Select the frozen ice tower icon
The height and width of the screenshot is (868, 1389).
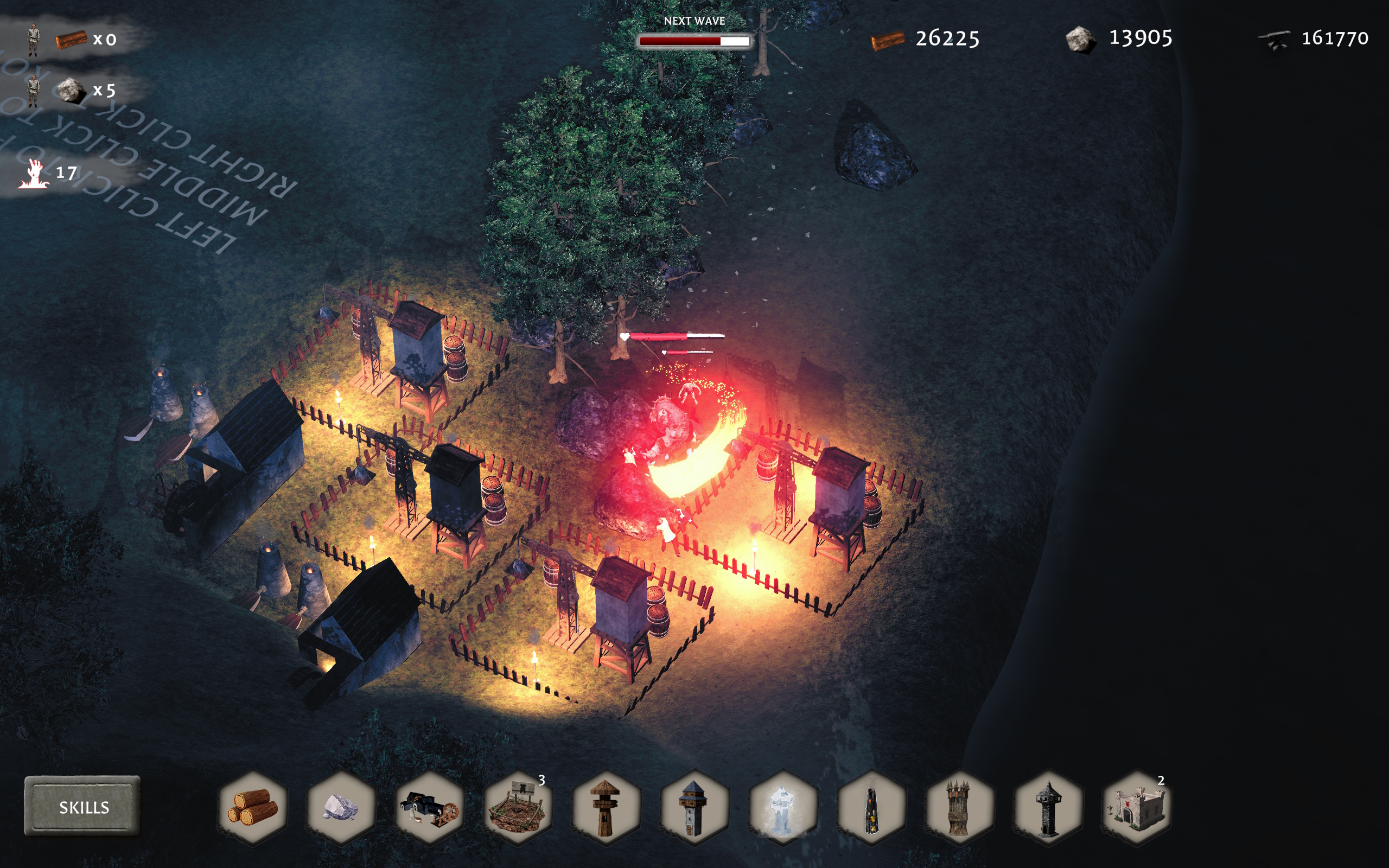tap(782, 807)
